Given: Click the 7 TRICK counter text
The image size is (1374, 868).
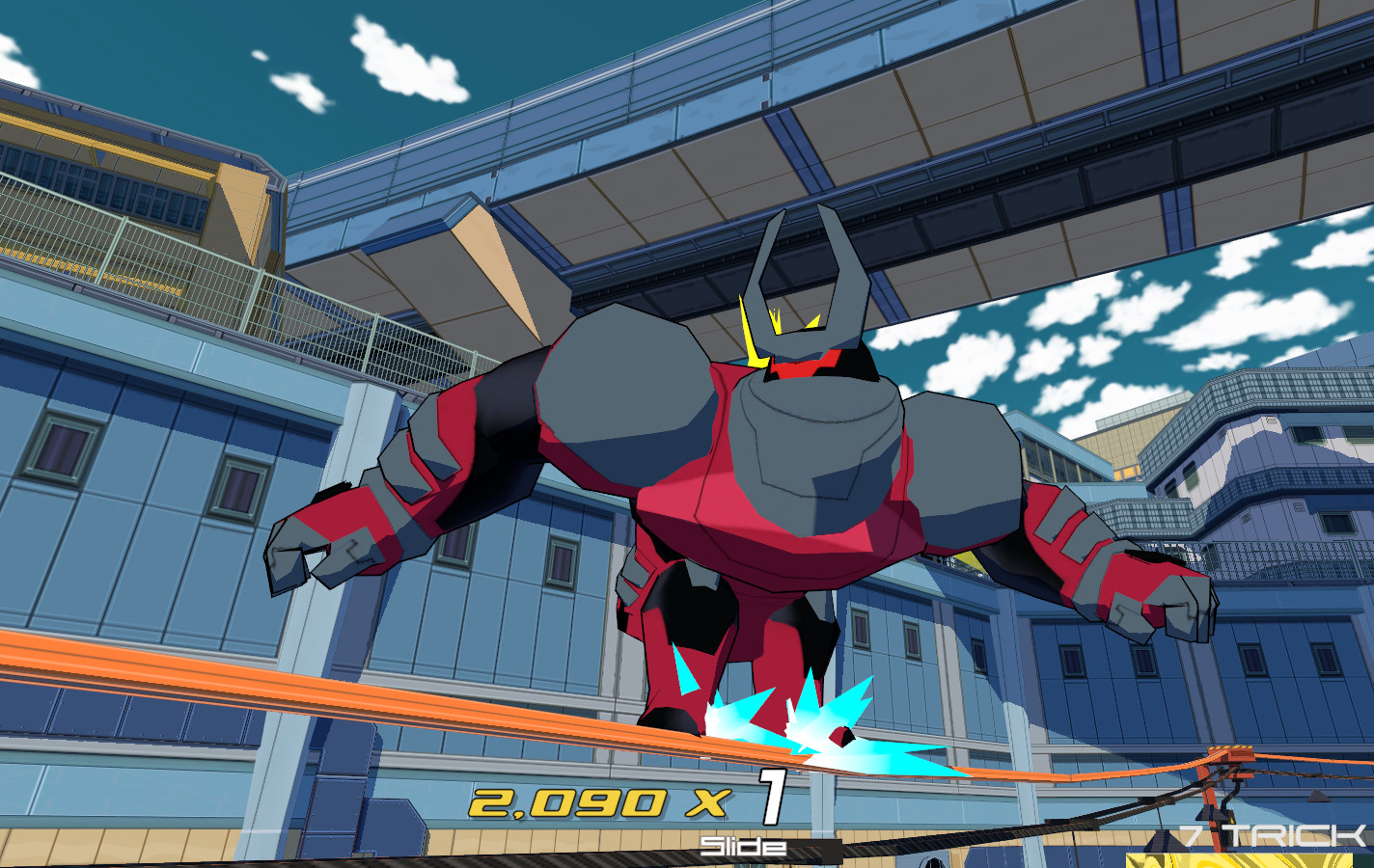Looking at the screenshot, I should (1271, 835).
